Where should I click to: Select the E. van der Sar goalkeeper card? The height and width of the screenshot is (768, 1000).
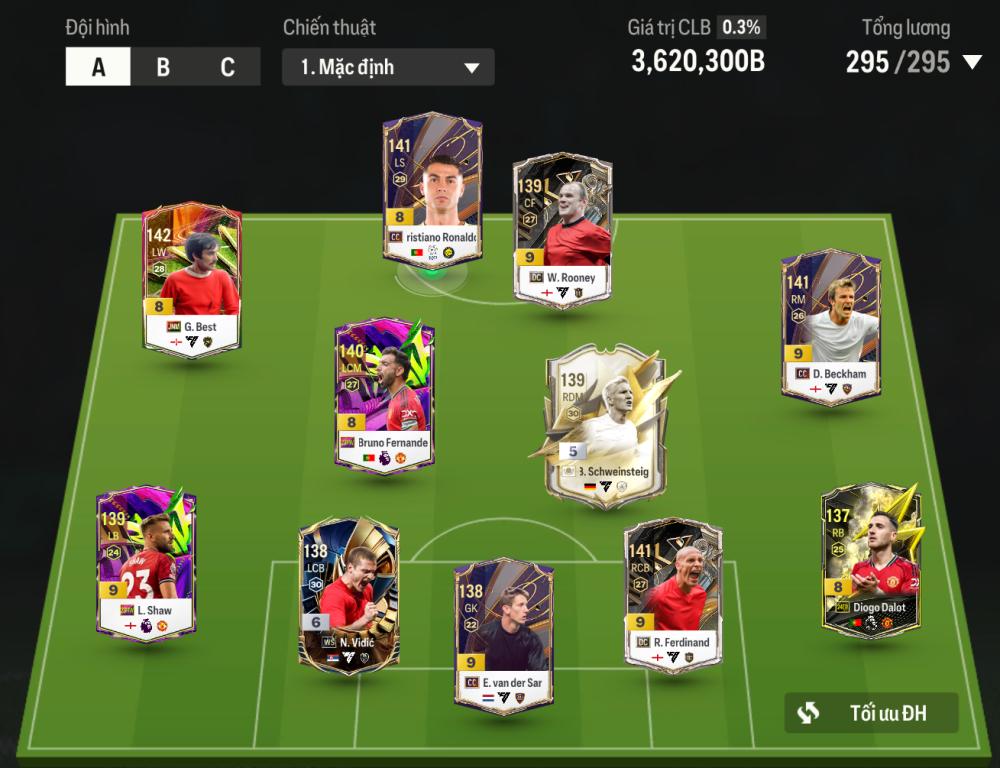(502, 634)
